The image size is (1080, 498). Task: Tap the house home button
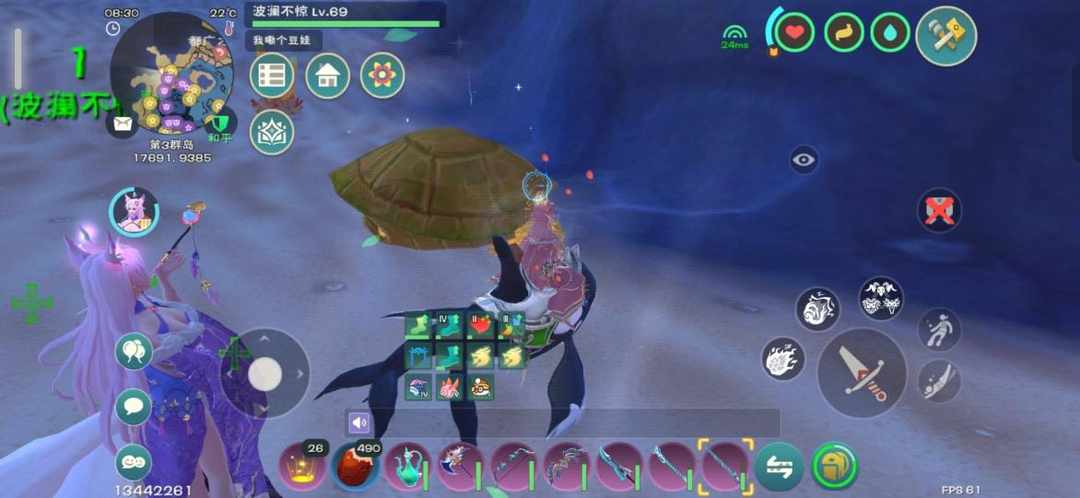point(327,75)
